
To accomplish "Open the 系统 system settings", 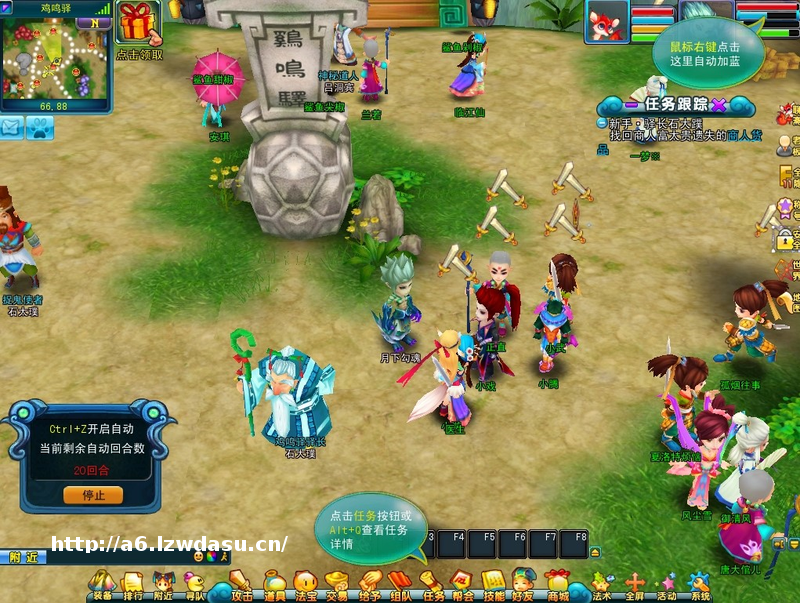I will point(700,583).
